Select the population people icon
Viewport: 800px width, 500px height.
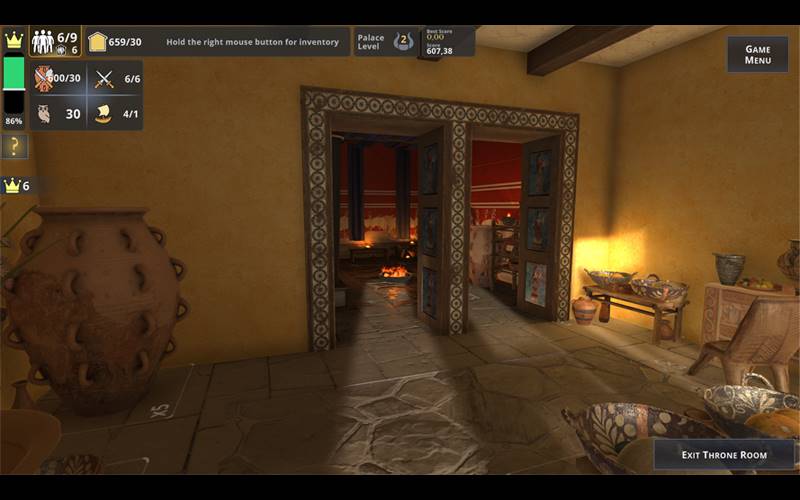[x=43, y=41]
